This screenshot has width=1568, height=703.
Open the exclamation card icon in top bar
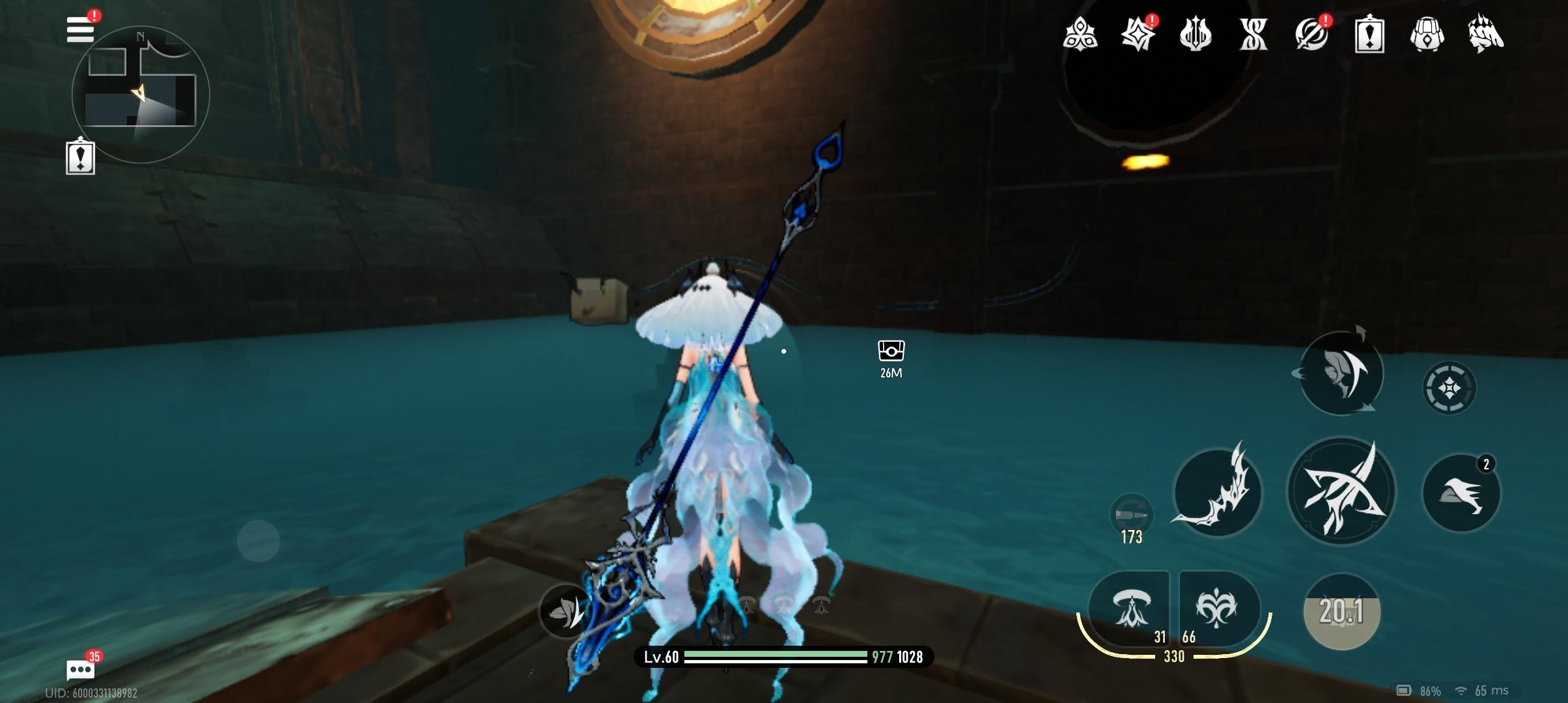[x=1369, y=34]
